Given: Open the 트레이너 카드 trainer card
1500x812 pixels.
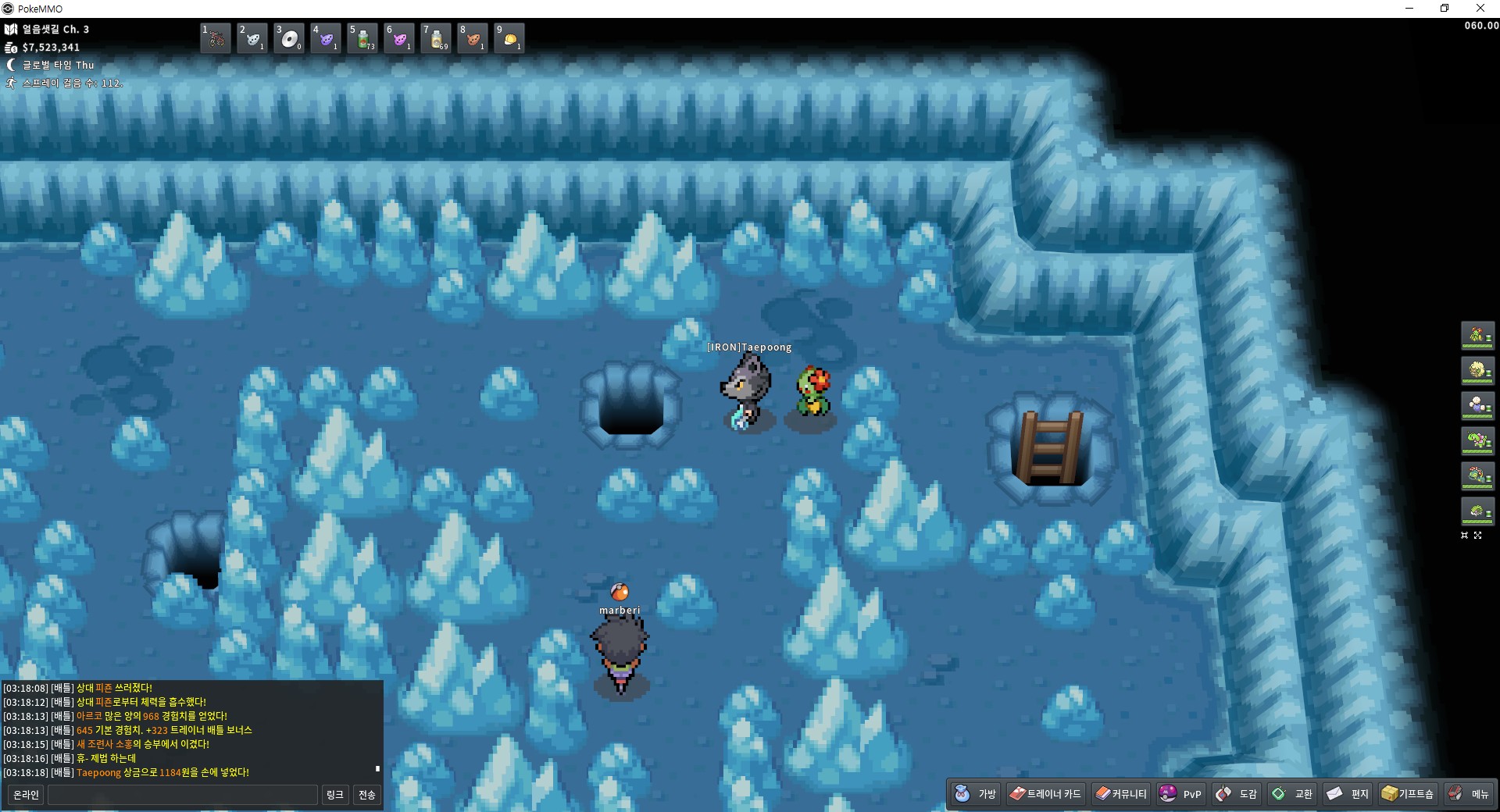Looking at the screenshot, I should pyautogui.click(x=1045, y=794).
